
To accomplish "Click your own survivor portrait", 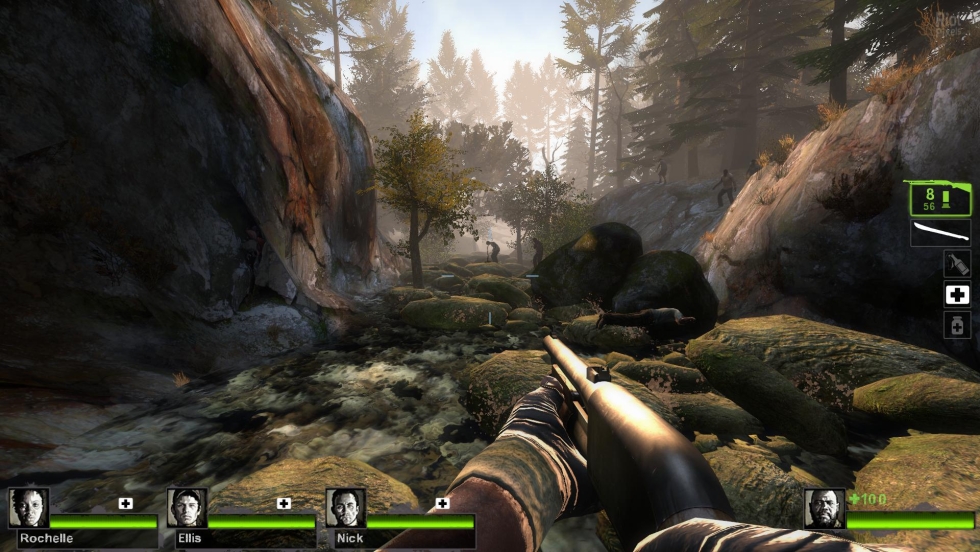I will pyautogui.click(x=824, y=508).
